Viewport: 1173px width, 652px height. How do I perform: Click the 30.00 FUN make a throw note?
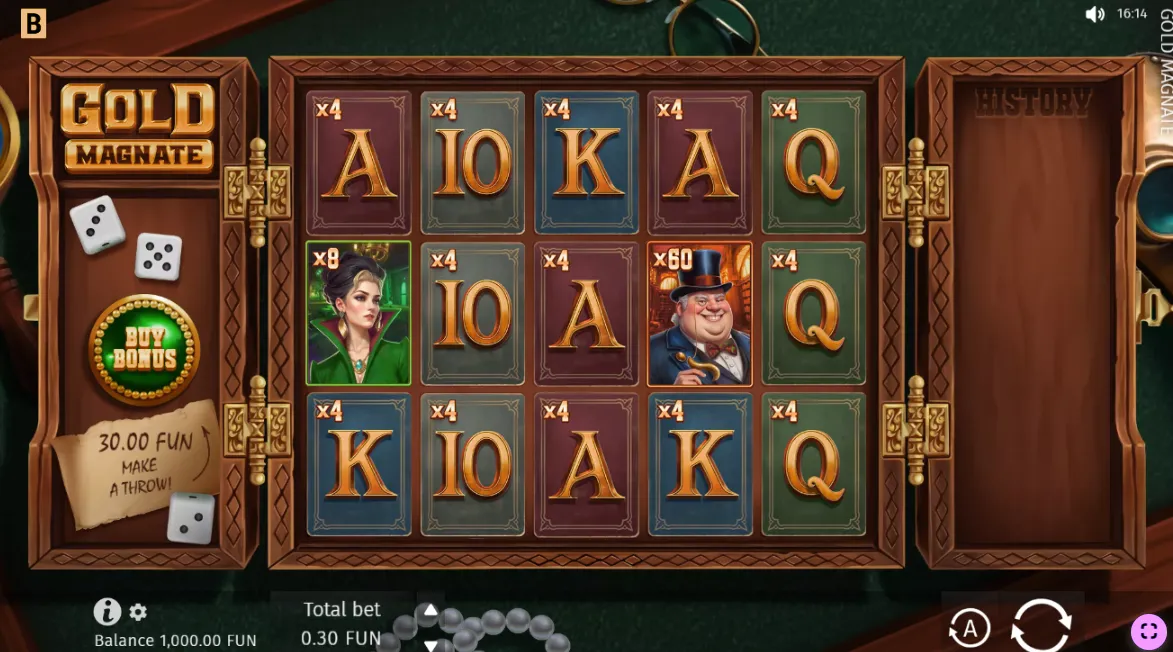138,462
